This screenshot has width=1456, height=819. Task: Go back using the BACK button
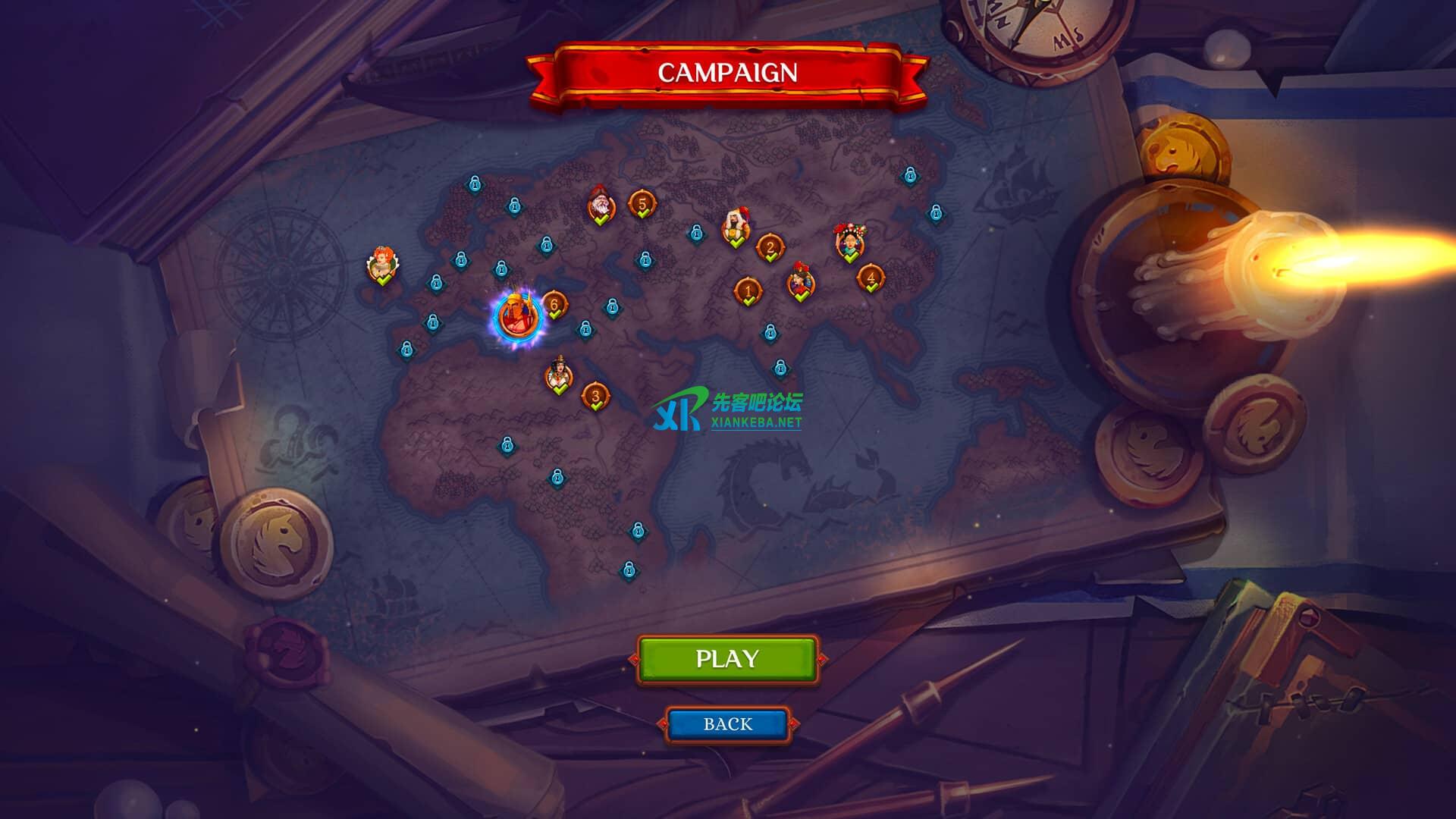(x=727, y=724)
